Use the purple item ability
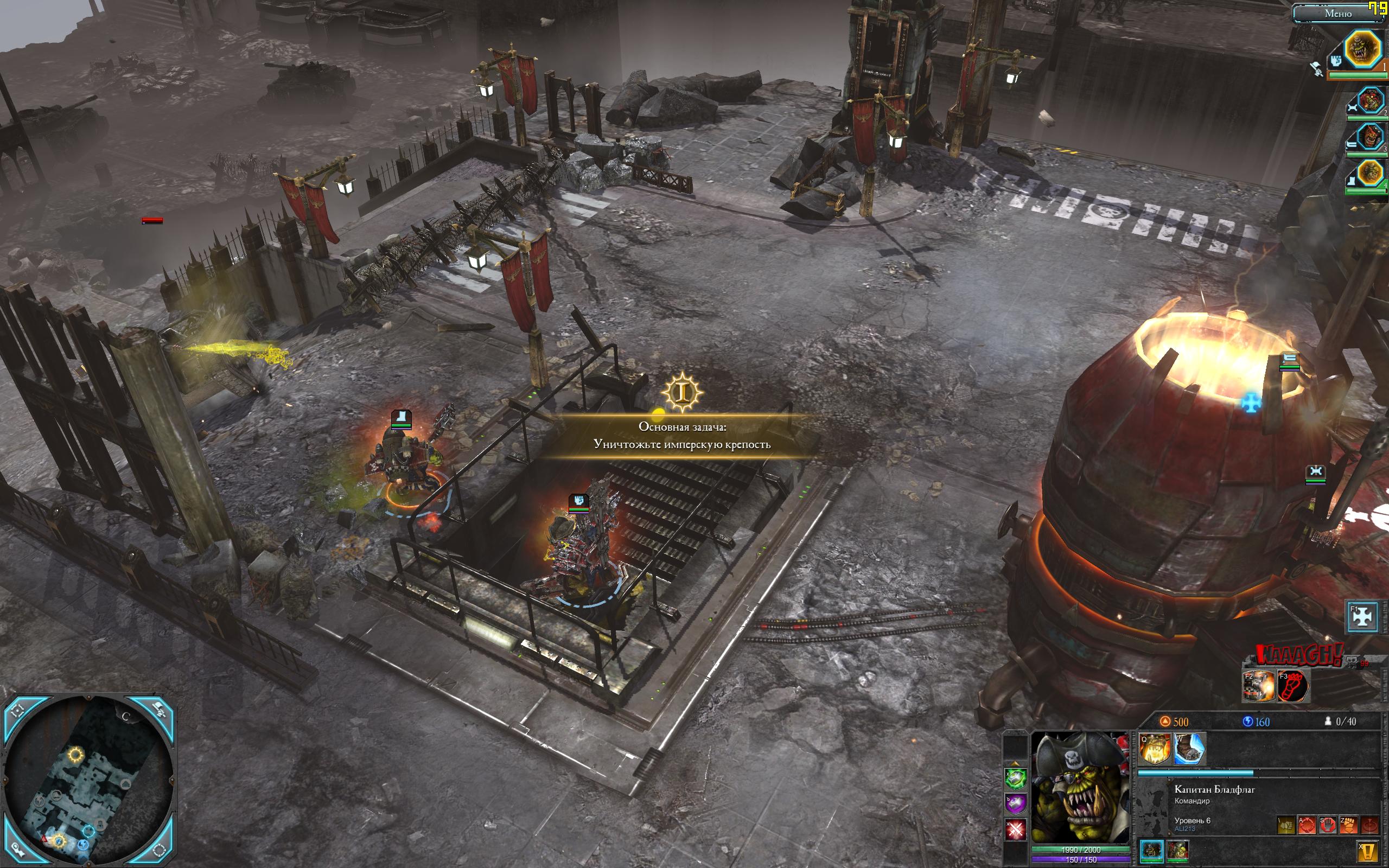The width and height of the screenshot is (1389, 868). pyautogui.click(x=1015, y=803)
